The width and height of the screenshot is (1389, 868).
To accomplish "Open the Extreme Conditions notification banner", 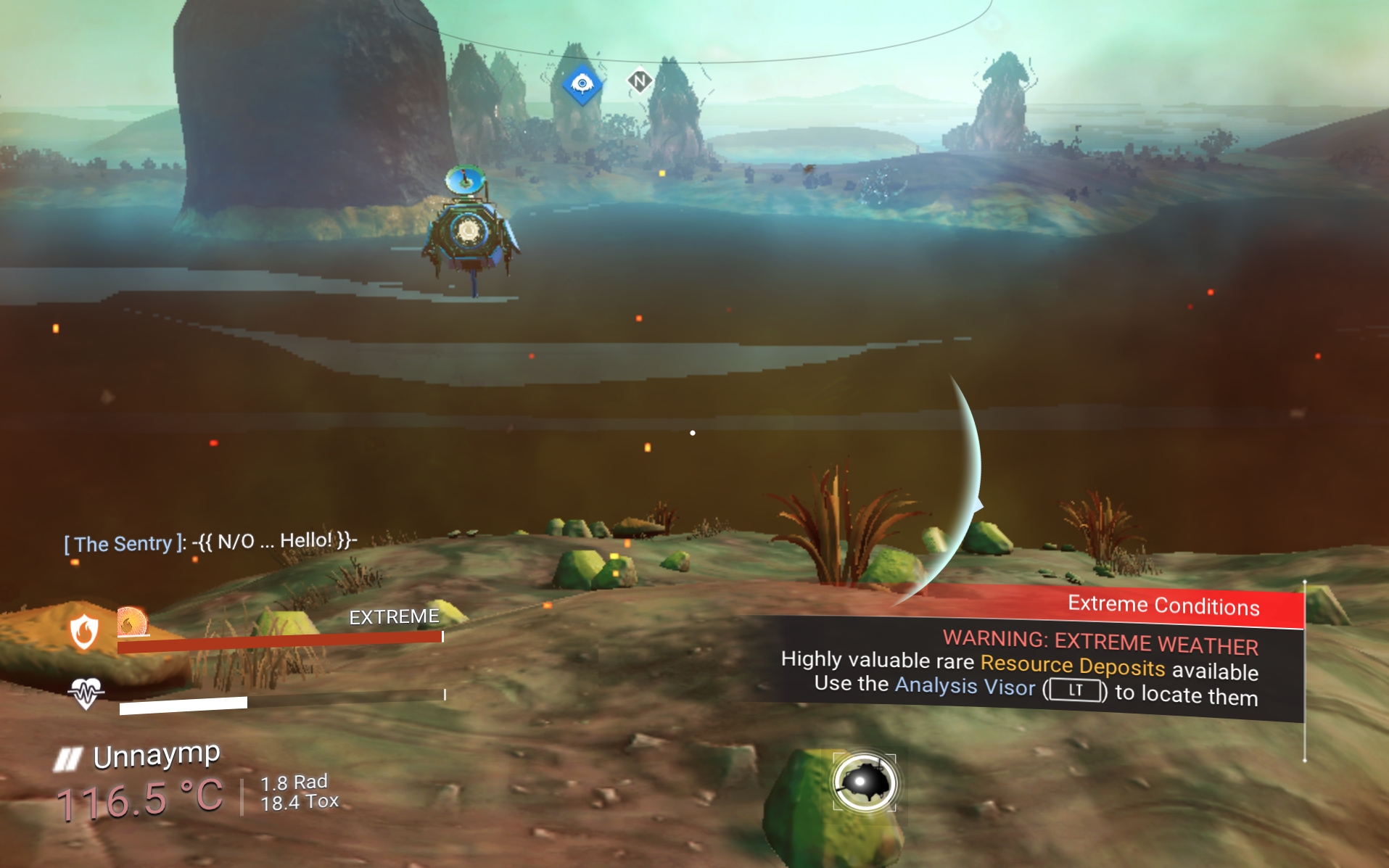I will point(1163,605).
